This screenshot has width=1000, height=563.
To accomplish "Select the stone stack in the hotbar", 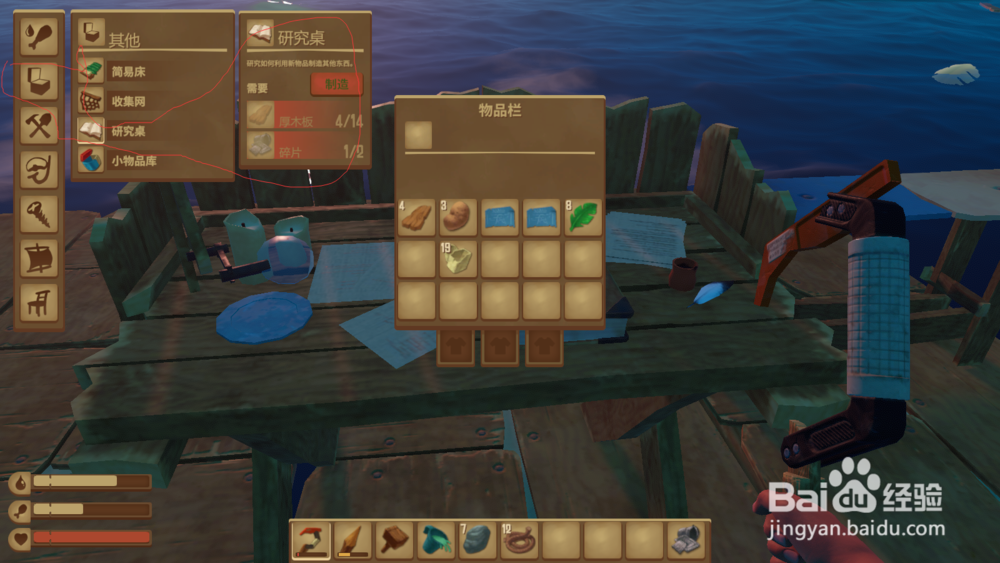I will (476, 541).
